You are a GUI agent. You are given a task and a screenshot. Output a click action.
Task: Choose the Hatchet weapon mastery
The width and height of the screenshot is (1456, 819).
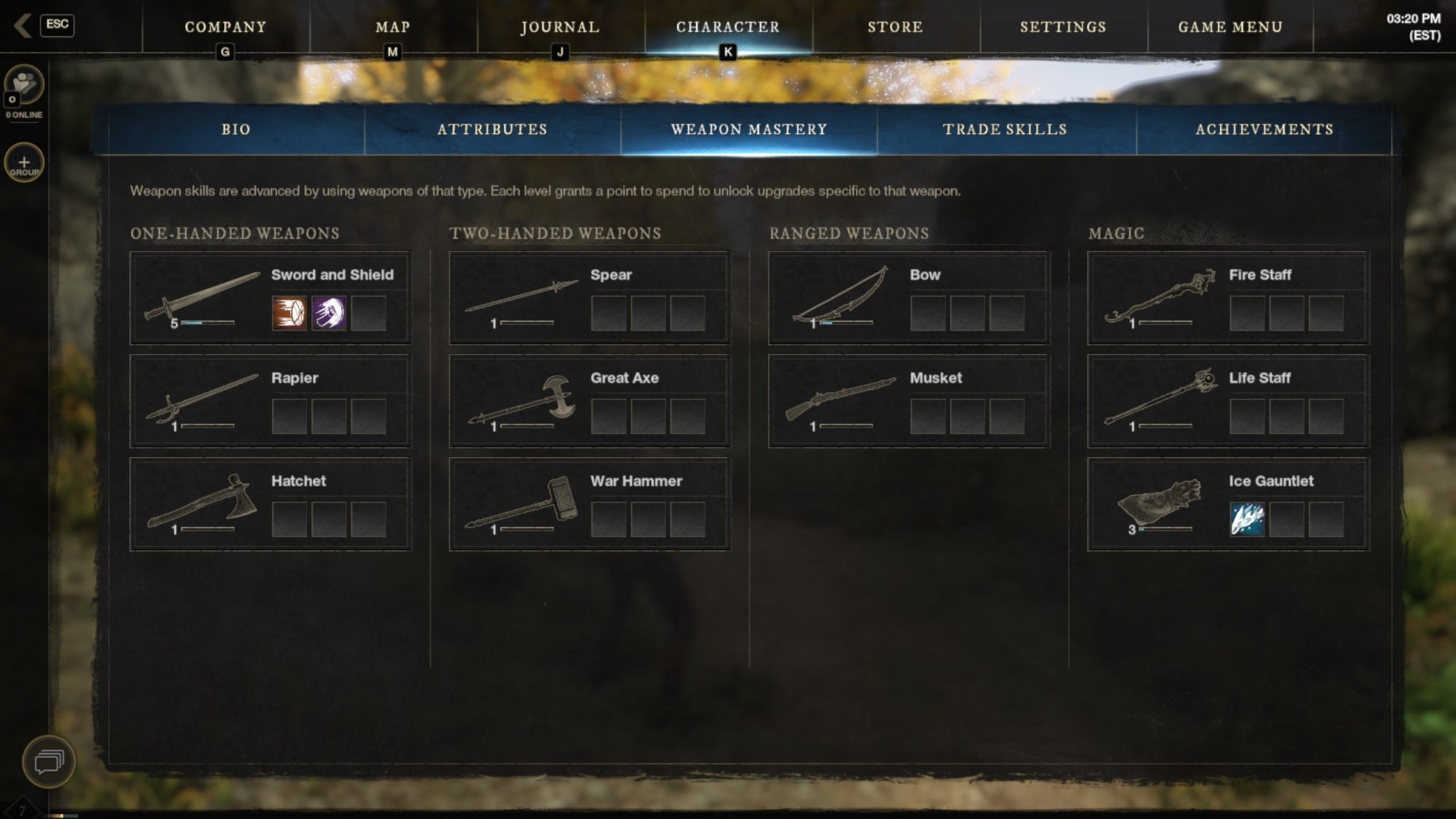(x=270, y=504)
